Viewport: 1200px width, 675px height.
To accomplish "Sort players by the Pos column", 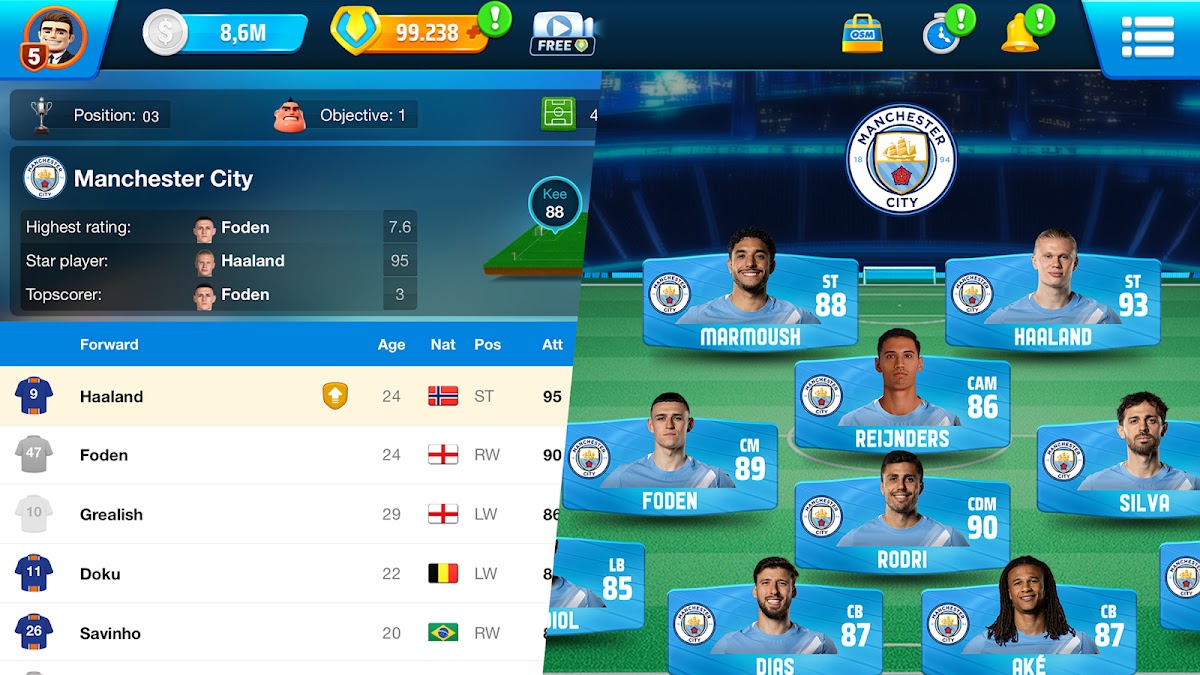I will point(487,345).
